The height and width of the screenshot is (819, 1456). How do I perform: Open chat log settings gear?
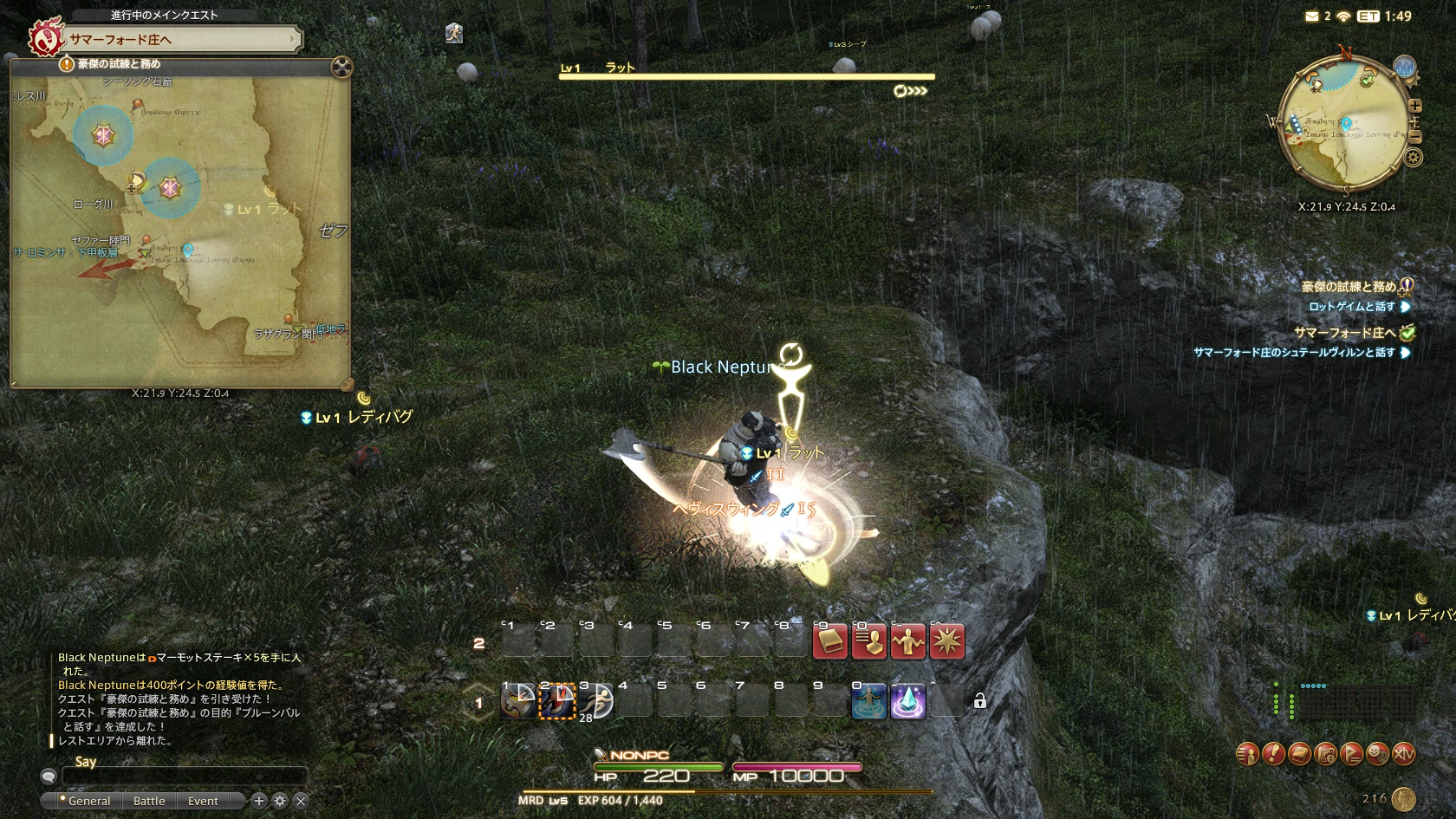tap(280, 801)
